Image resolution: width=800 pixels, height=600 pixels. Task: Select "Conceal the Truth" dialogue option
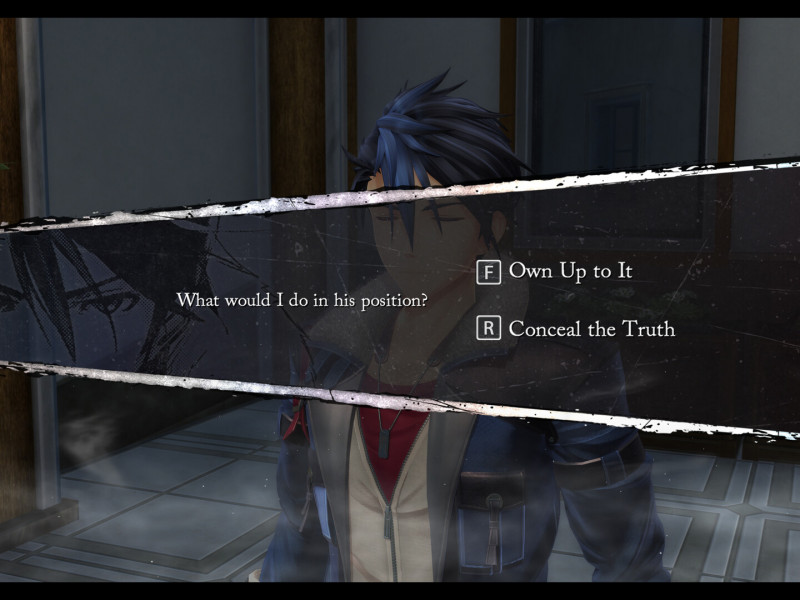coord(591,329)
